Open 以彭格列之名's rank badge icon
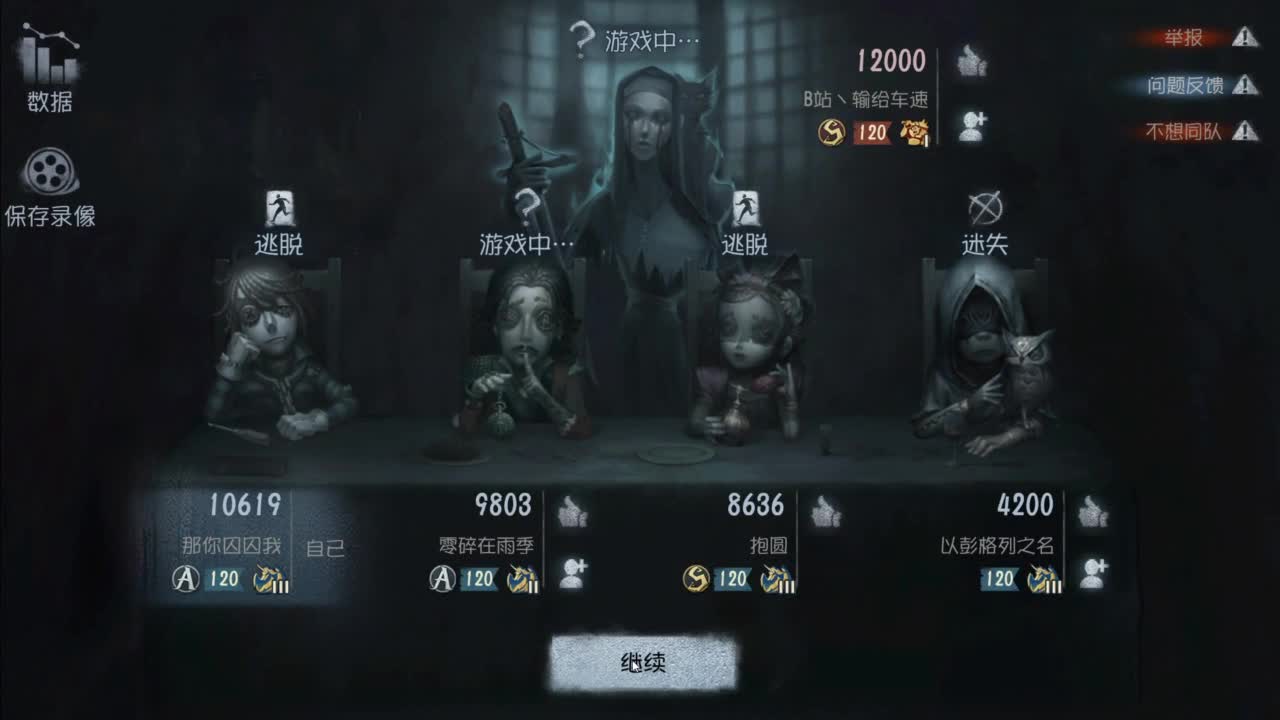Screen dimensions: 1280x720 tap(1040, 578)
